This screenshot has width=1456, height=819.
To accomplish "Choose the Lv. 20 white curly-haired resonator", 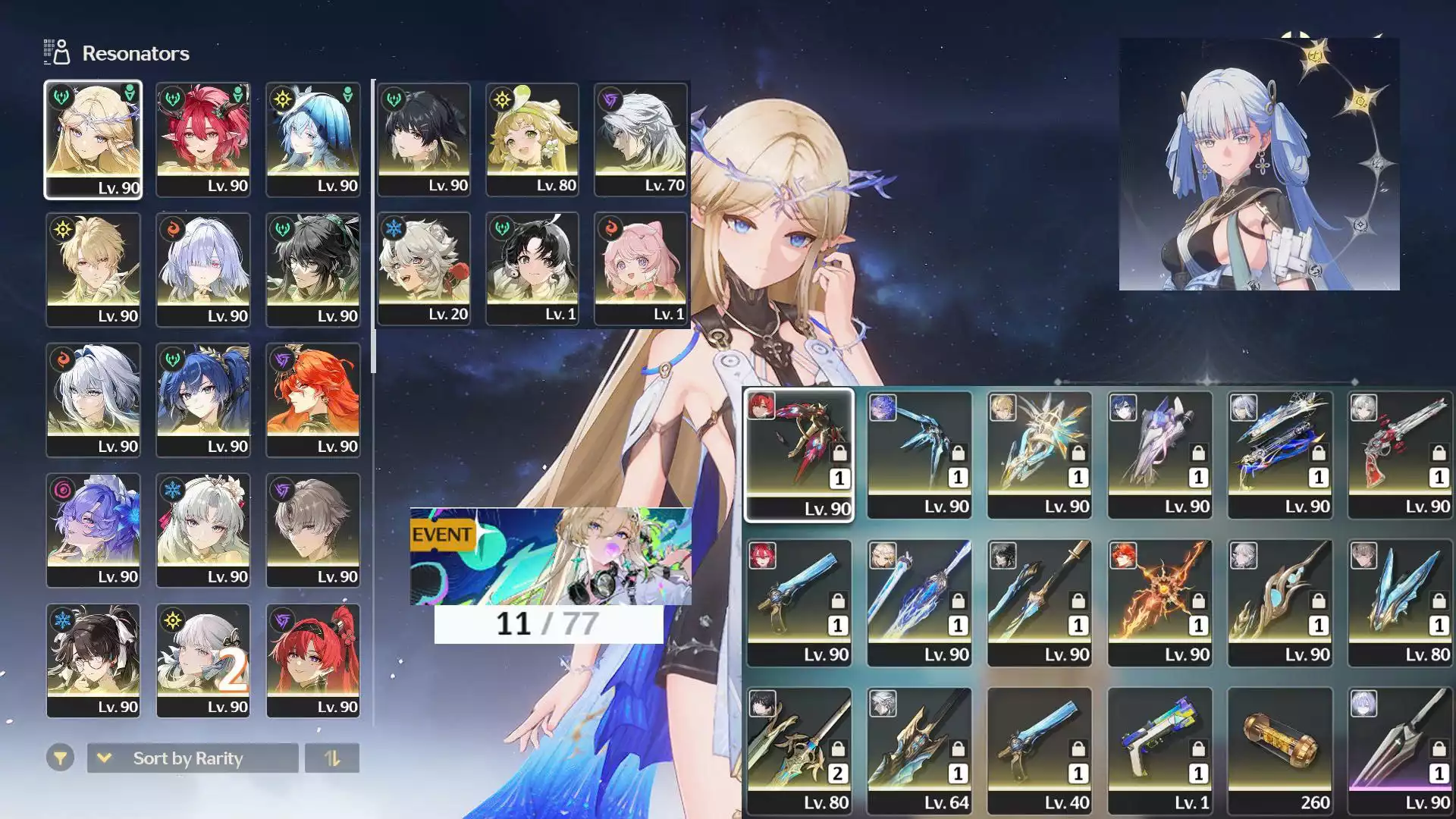I will 424,268.
